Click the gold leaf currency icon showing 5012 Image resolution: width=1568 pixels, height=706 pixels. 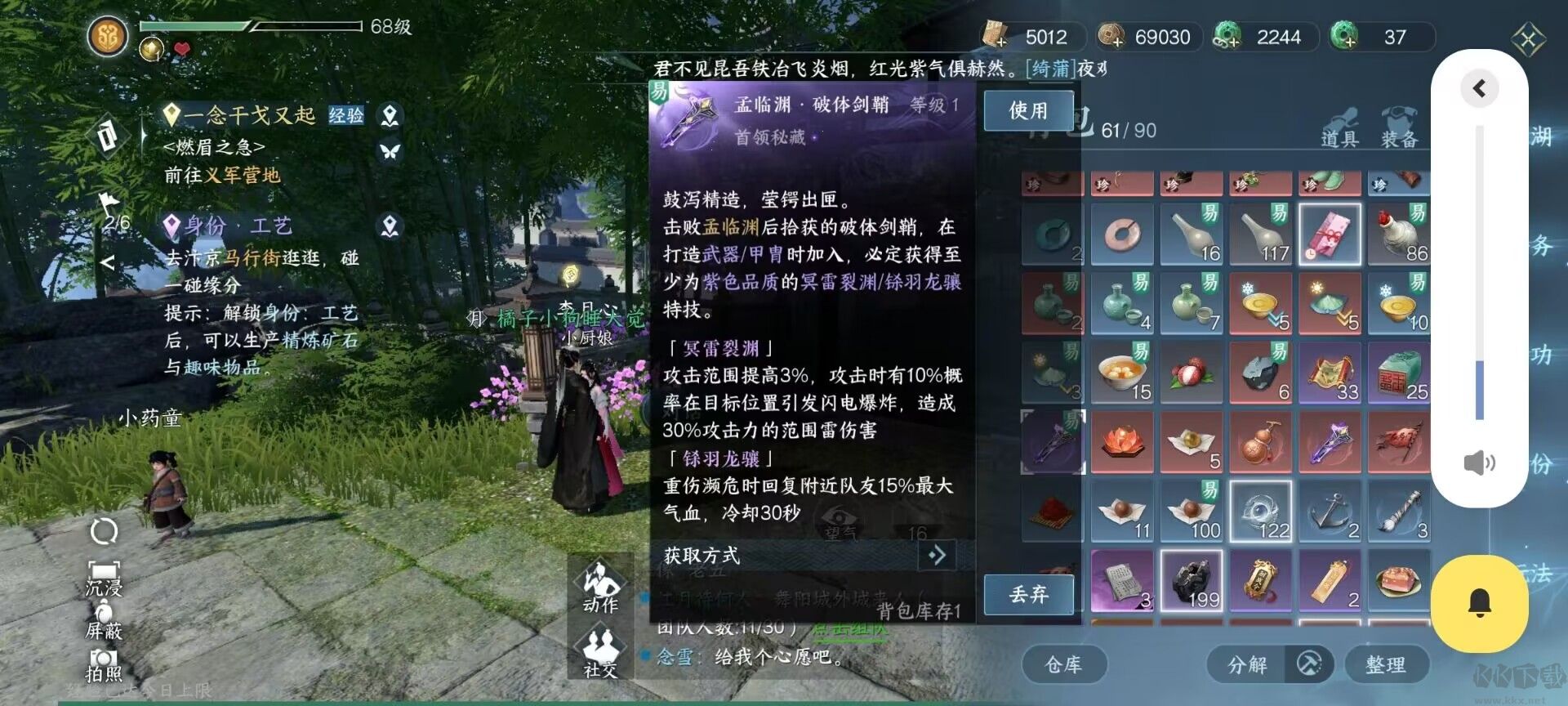(x=995, y=36)
